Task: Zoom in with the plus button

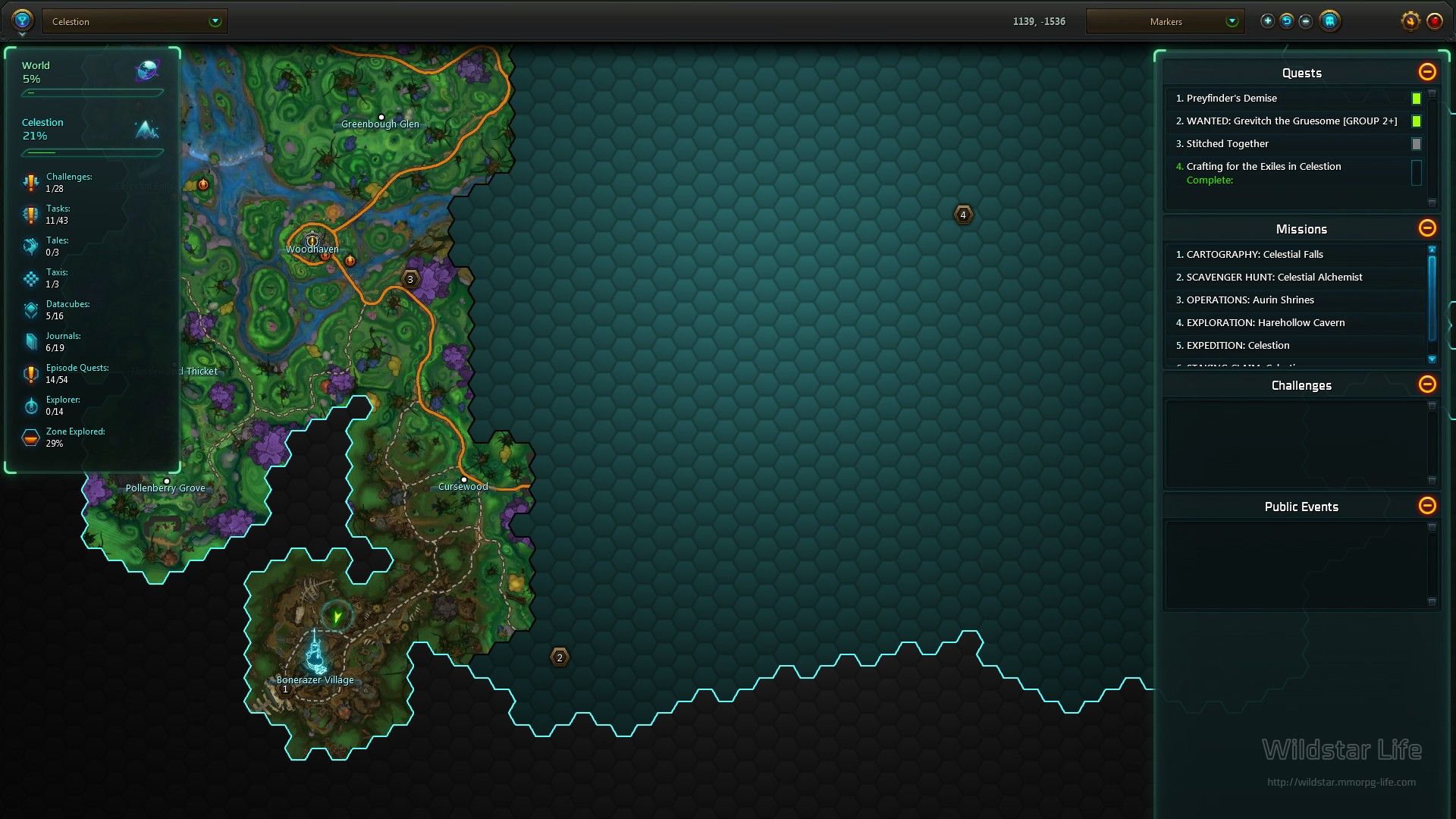Action: (x=1267, y=21)
